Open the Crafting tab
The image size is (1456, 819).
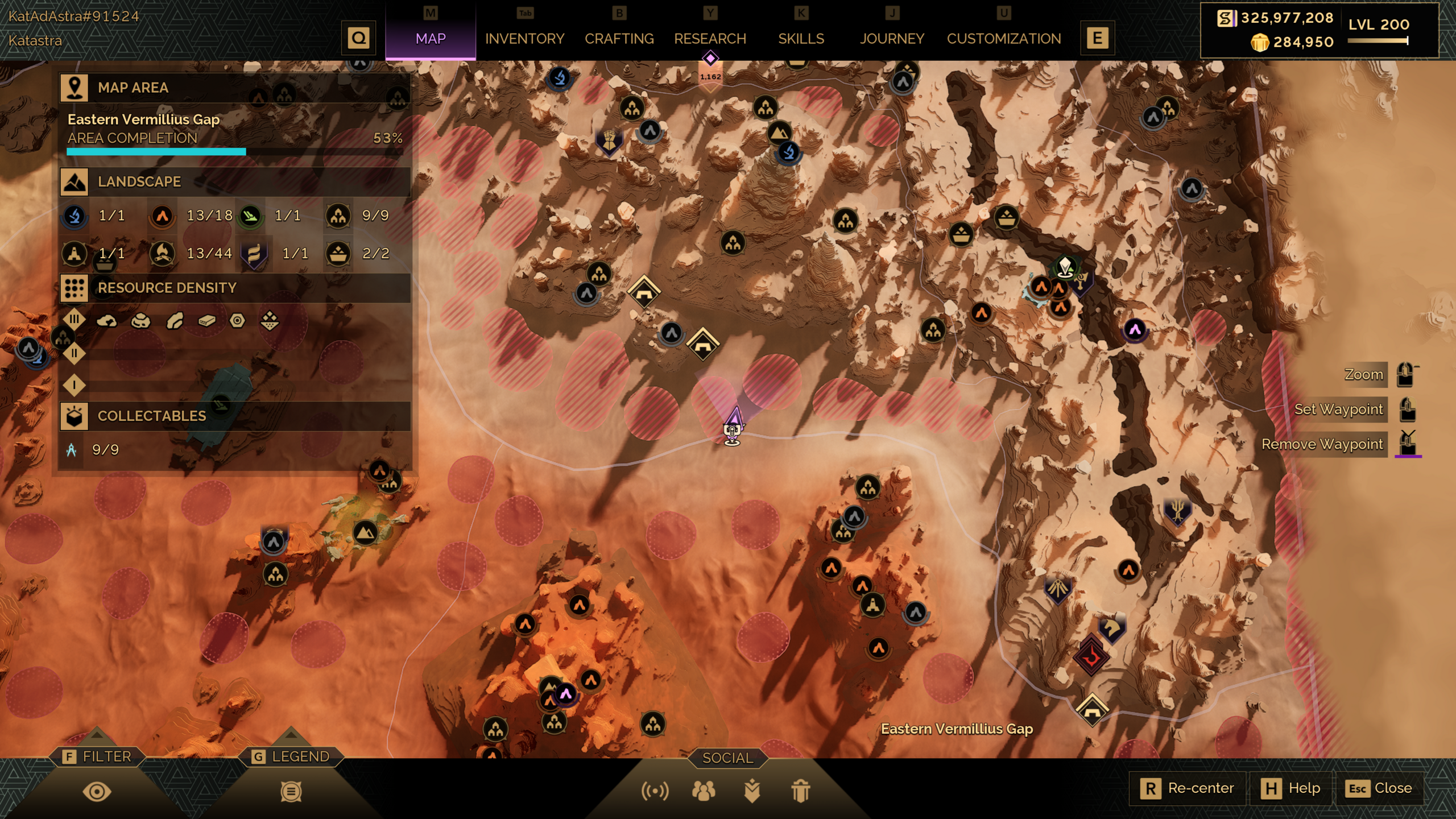click(x=619, y=39)
